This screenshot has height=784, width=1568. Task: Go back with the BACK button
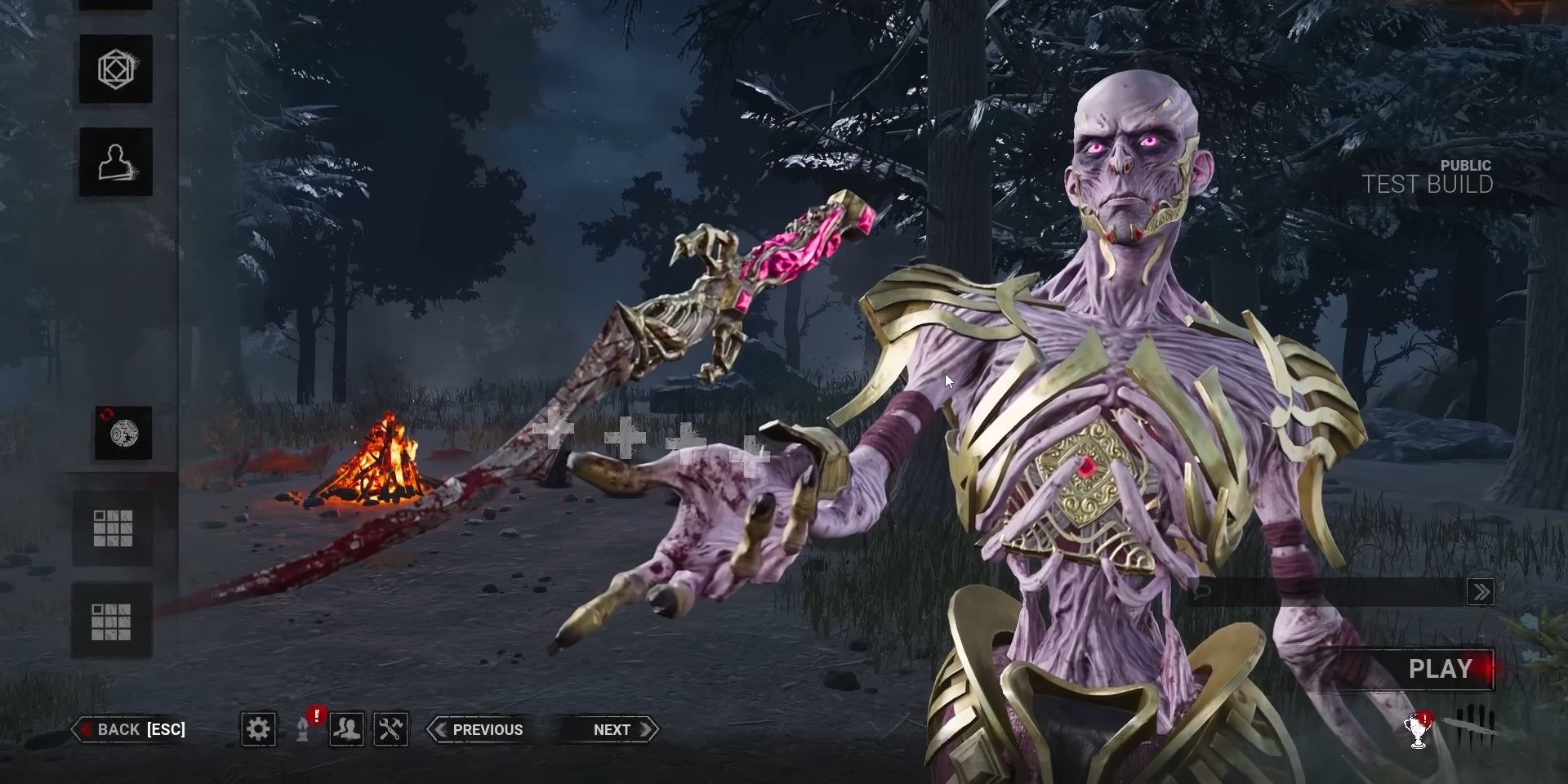(131, 729)
